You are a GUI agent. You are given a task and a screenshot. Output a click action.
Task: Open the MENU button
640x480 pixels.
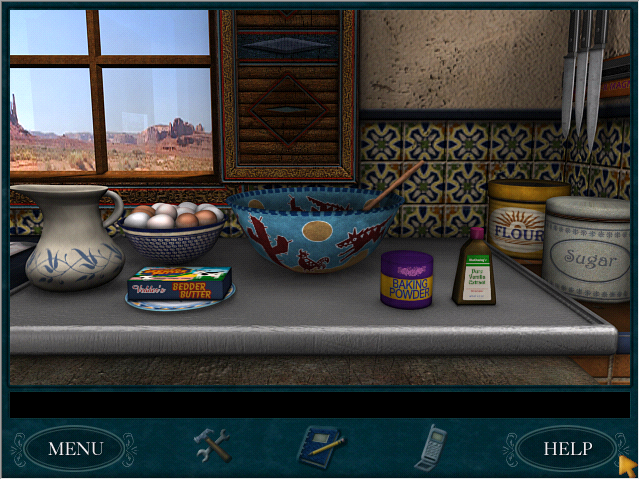75,448
